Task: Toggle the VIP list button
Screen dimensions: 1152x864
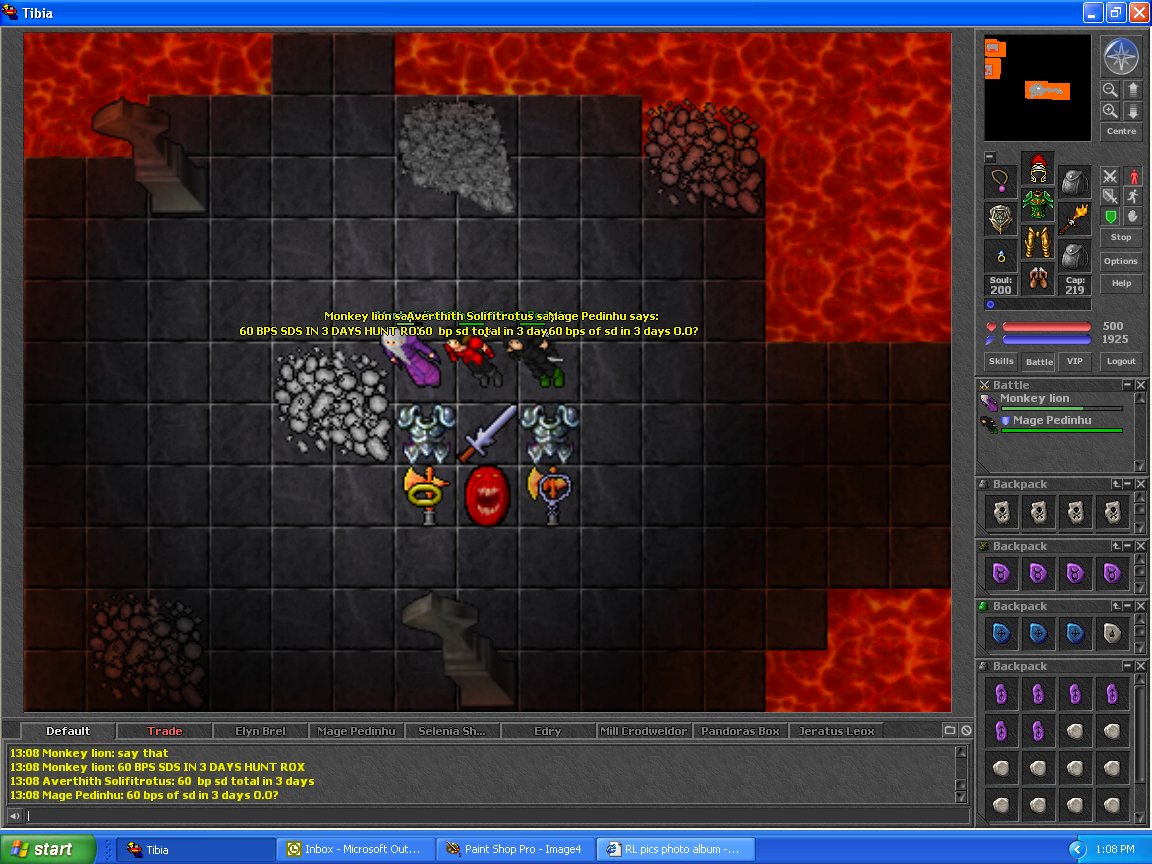Action: (1075, 361)
